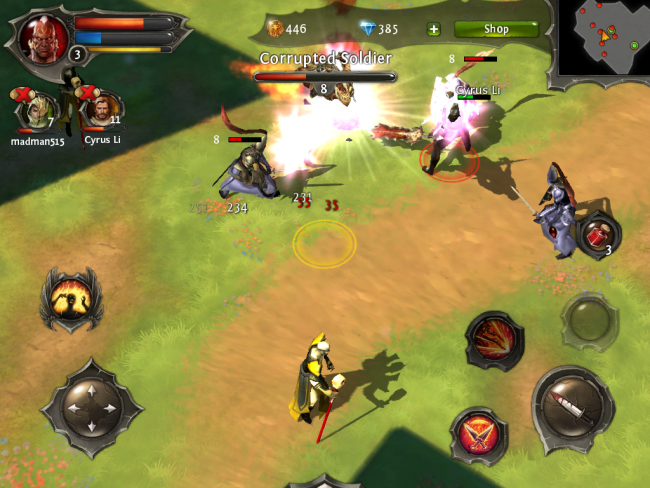Activate the crossed swords skill
The height and width of the screenshot is (488, 650).
480,435
